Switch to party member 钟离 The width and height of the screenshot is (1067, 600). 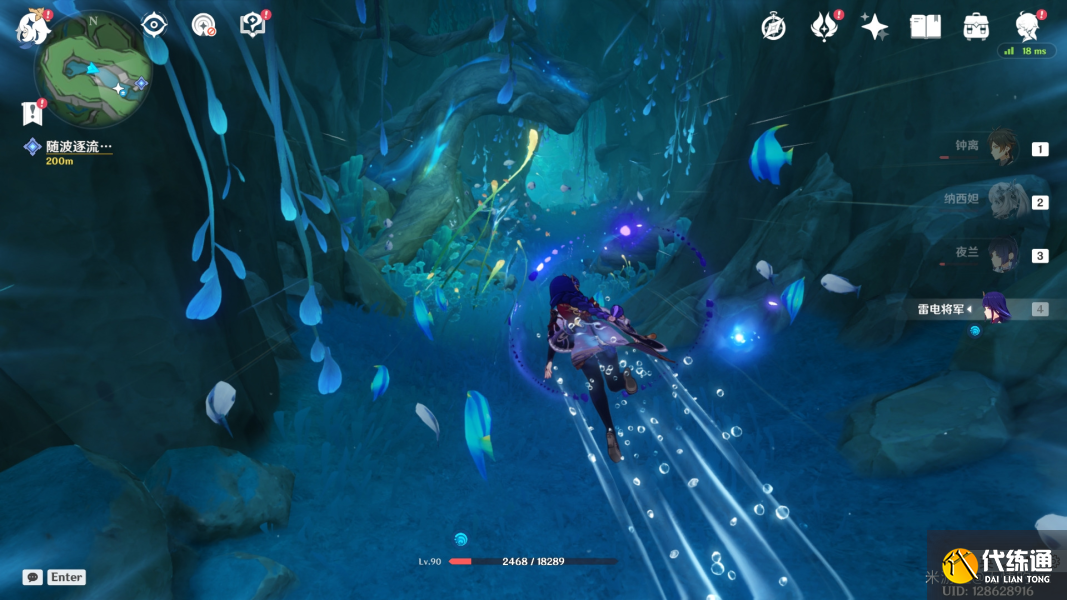[1001, 148]
